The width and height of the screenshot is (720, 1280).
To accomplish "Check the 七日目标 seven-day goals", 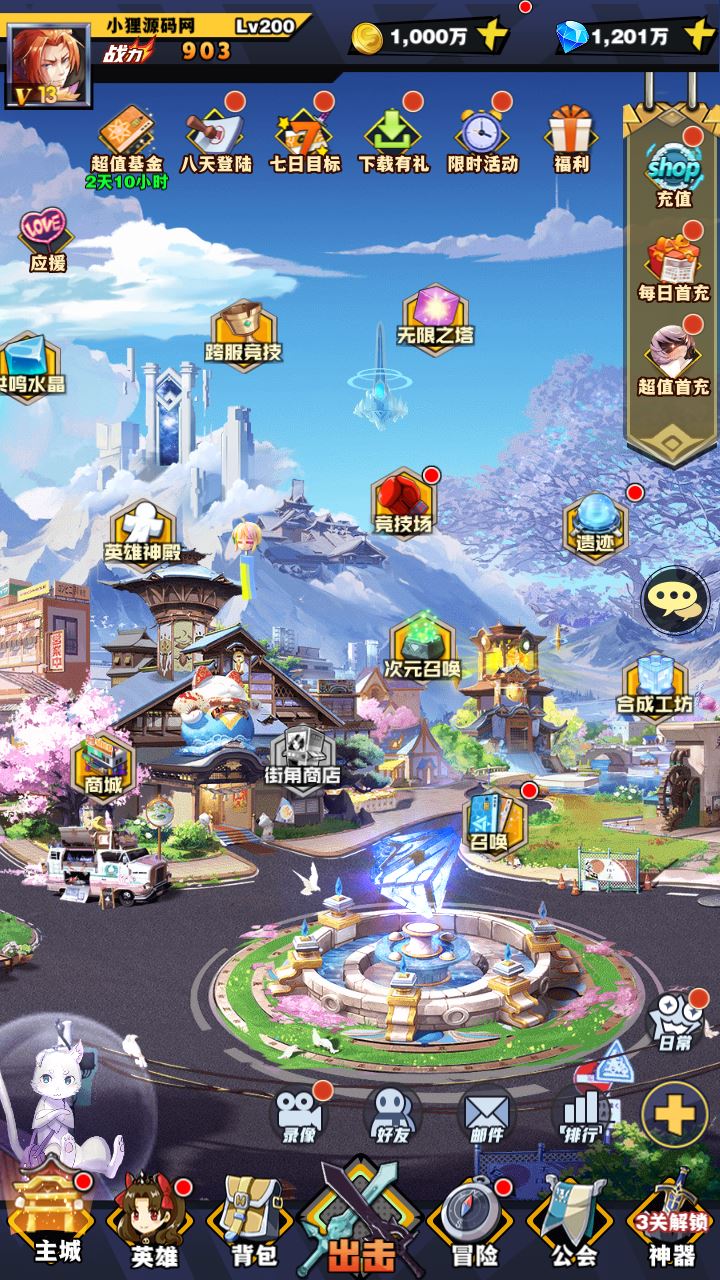I will (x=304, y=140).
